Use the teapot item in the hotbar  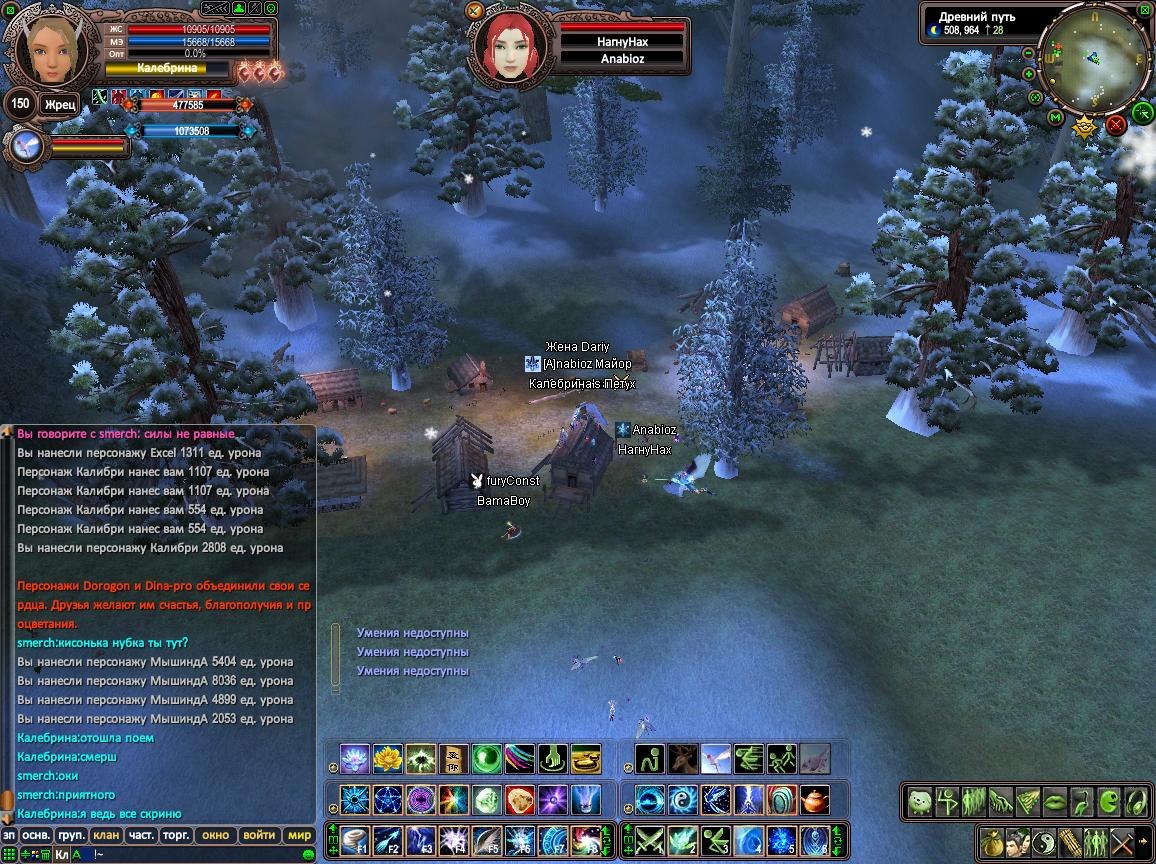click(815, 800)
